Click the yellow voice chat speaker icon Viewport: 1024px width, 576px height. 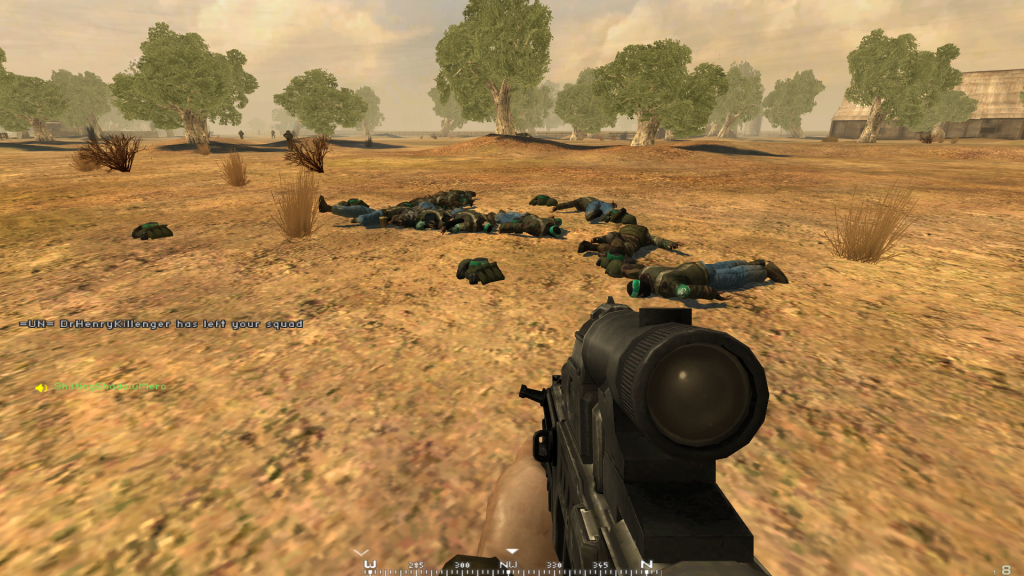42,388
